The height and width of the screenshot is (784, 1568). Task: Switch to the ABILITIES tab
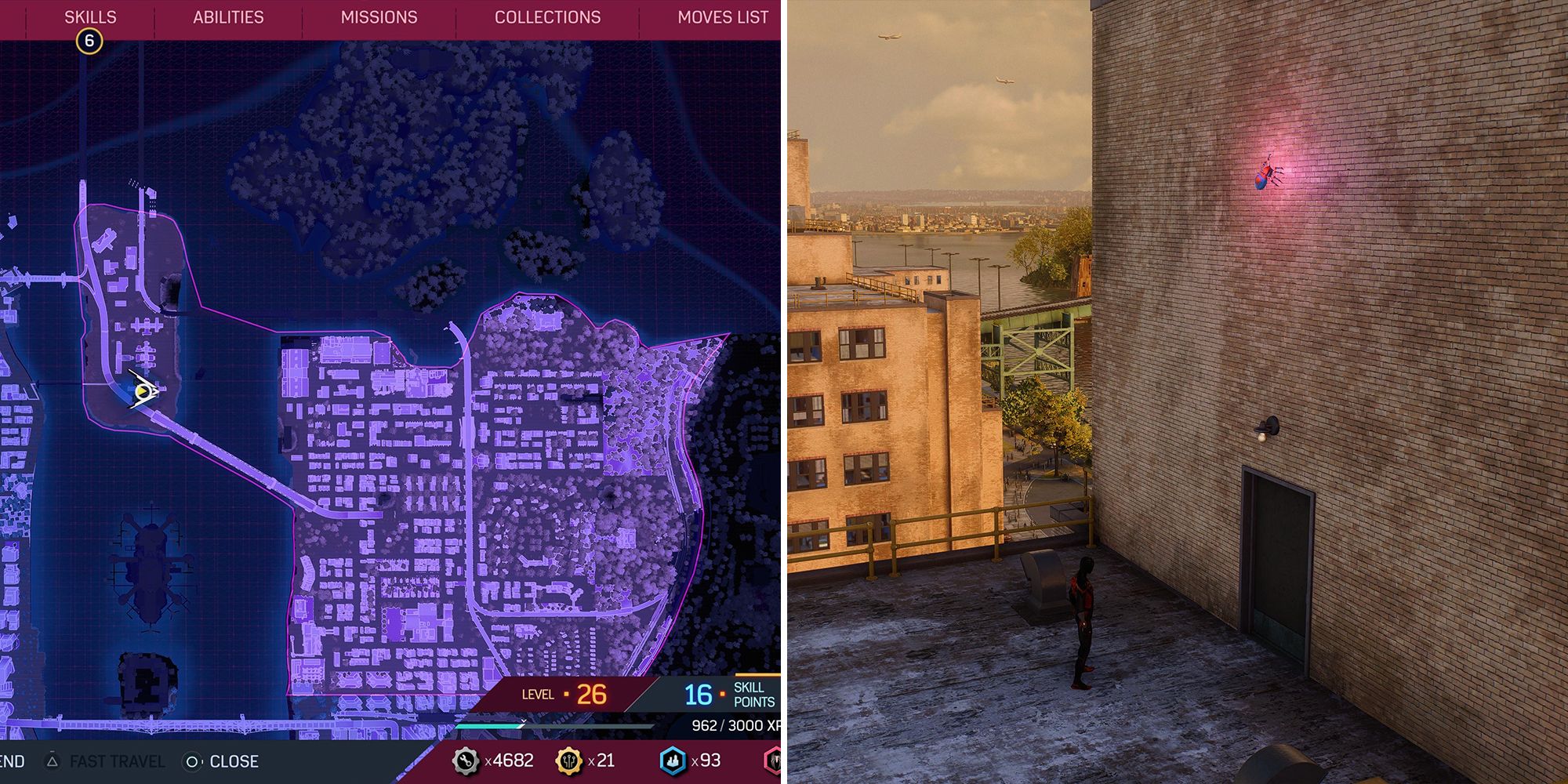pyautogui.click(x=227, y=16)
